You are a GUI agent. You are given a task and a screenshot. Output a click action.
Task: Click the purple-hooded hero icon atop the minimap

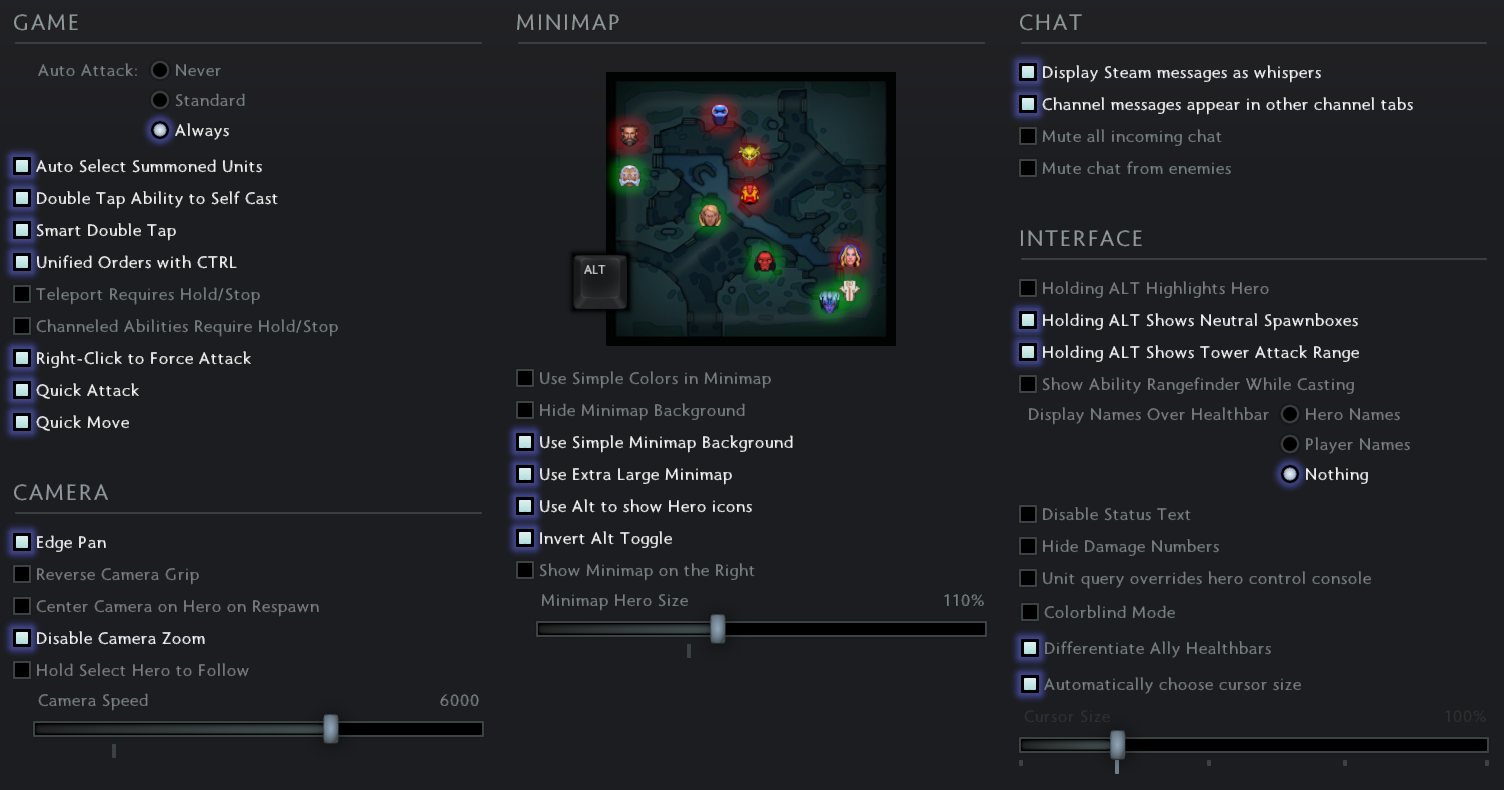coord(719,110)
